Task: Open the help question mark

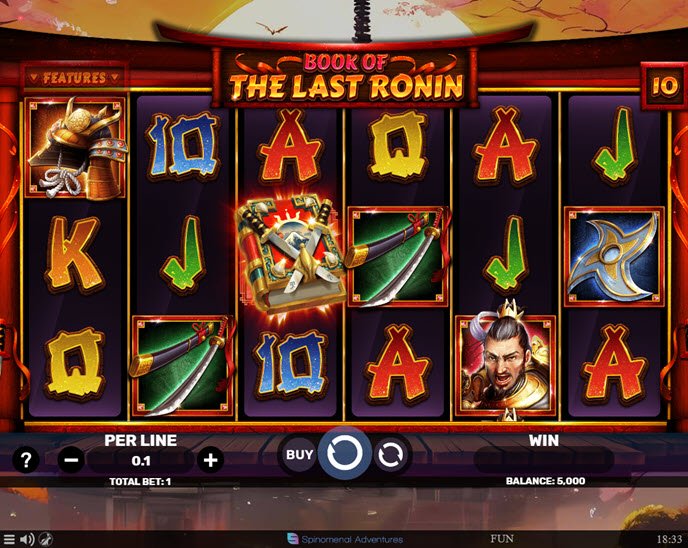Action: [26, 461]
